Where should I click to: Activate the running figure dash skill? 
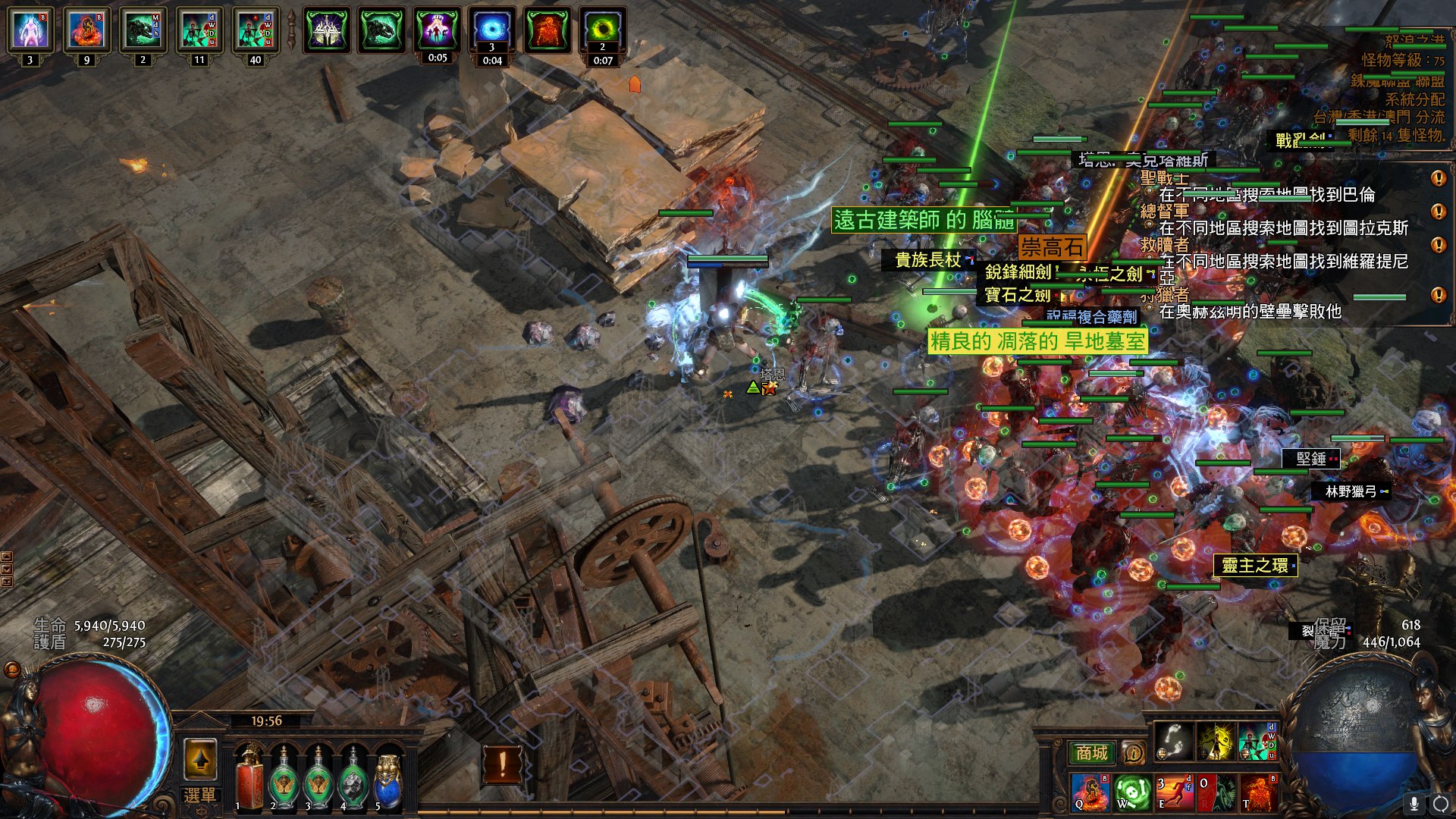(x=1174, y=792)
